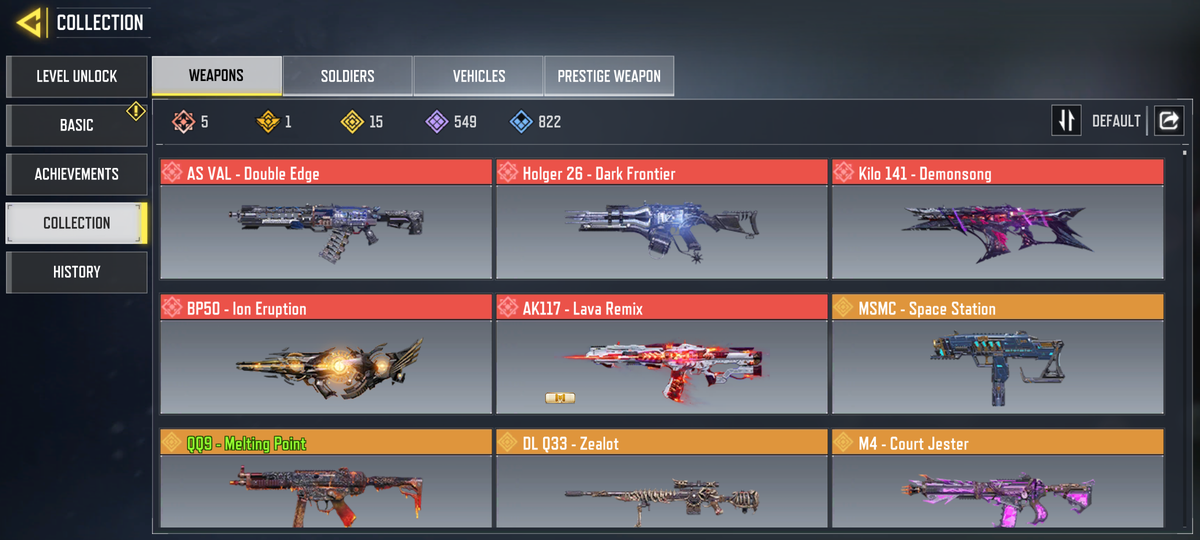Open the AK117 - Lava Remix weapon
Image resolution: width=1200 pixels, height=540 pixels.
click(661, 354)
